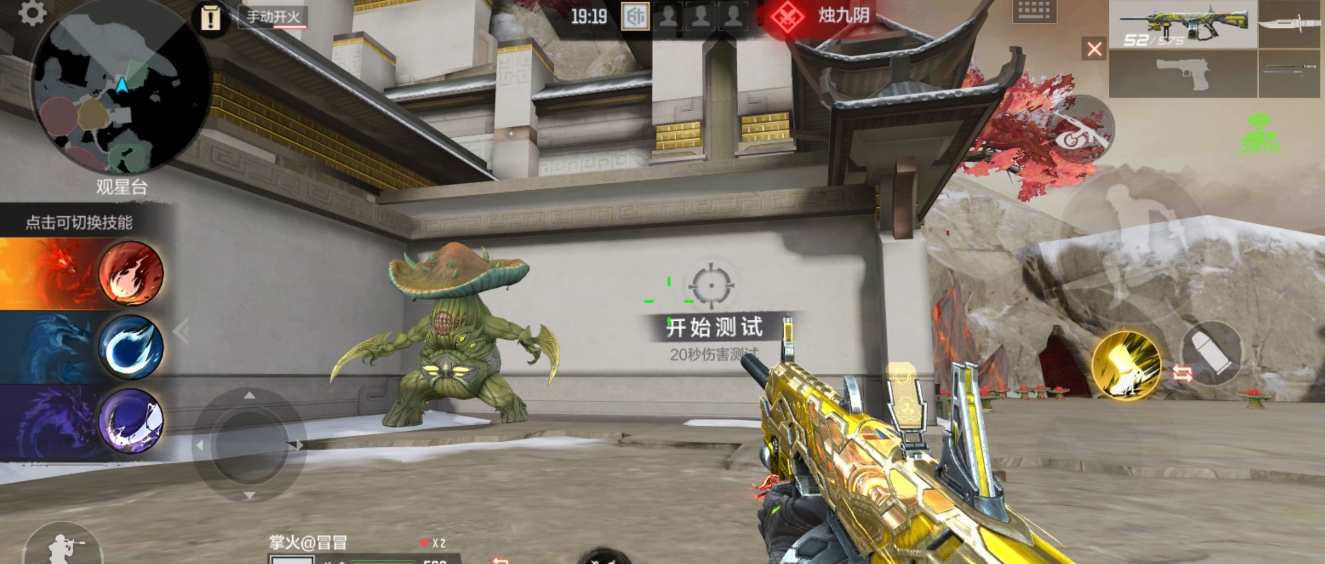Viewport: 1325px width, 564px height.
Task: Activate the golden burst skill button
Action: point(1126,365)
